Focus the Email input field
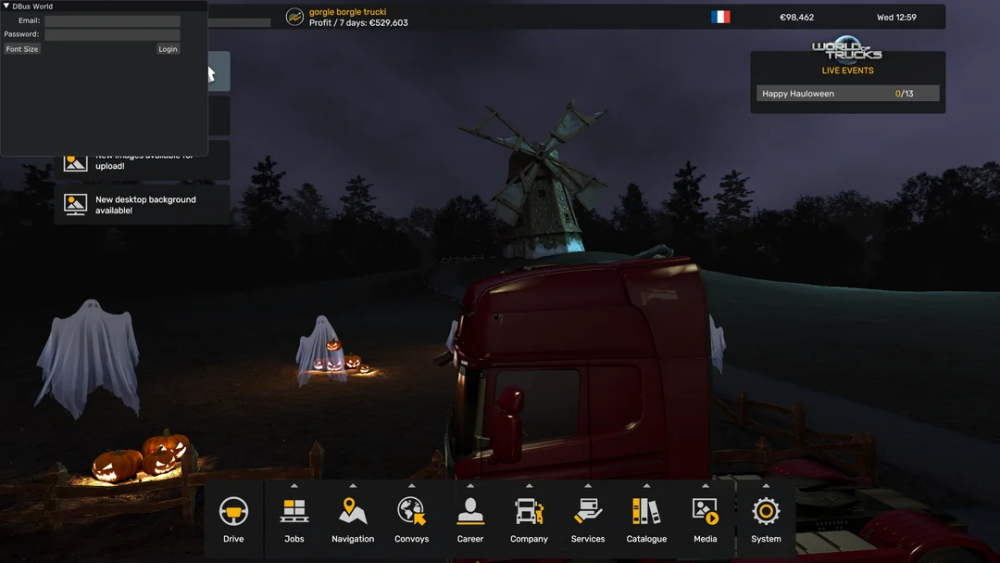The image size is (1000, 563). click(112, 21)
